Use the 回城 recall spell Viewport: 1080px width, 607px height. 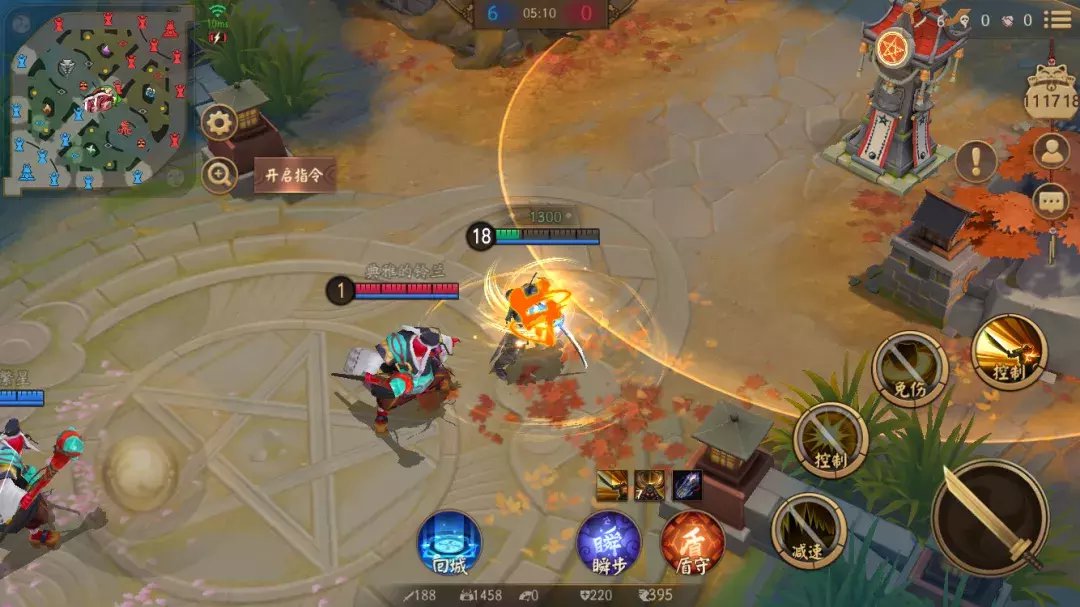(x=449, y=544)
